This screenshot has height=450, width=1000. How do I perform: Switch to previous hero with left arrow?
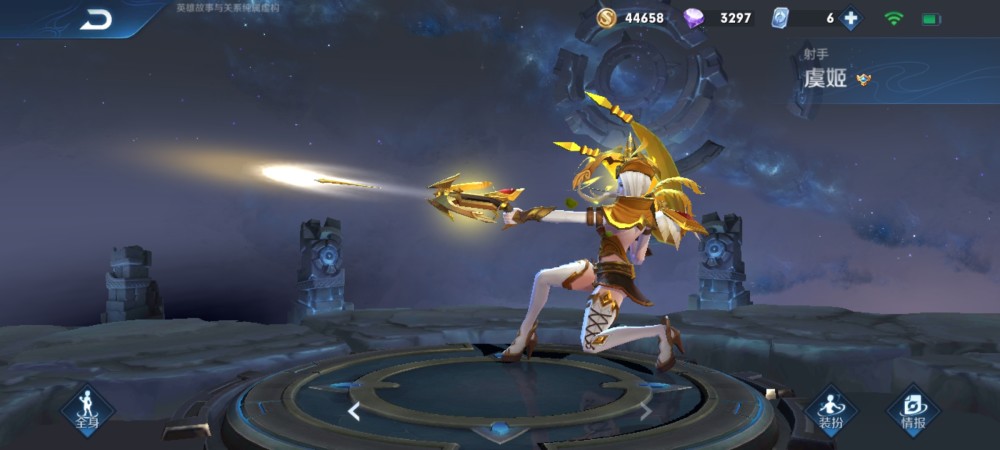(x=354, y=411)
